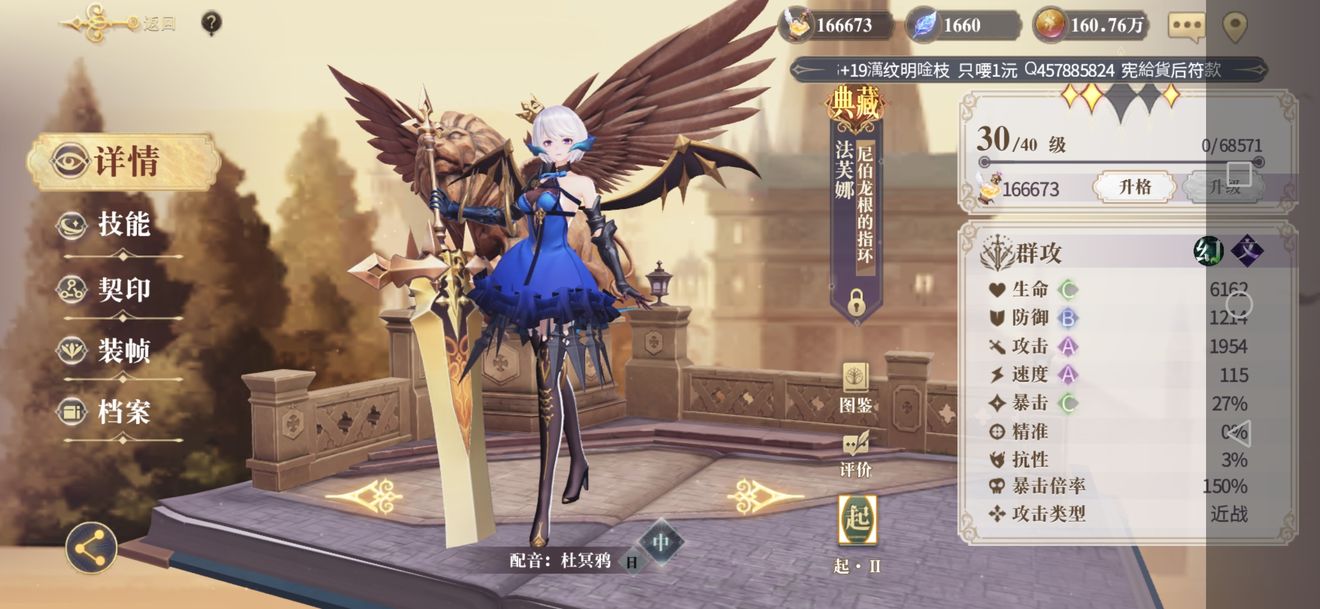This screenshot has width=1320, height=609.
Task: Switch to the 详情 details tab
Action: pyautogui.click(x=121, y=162)
